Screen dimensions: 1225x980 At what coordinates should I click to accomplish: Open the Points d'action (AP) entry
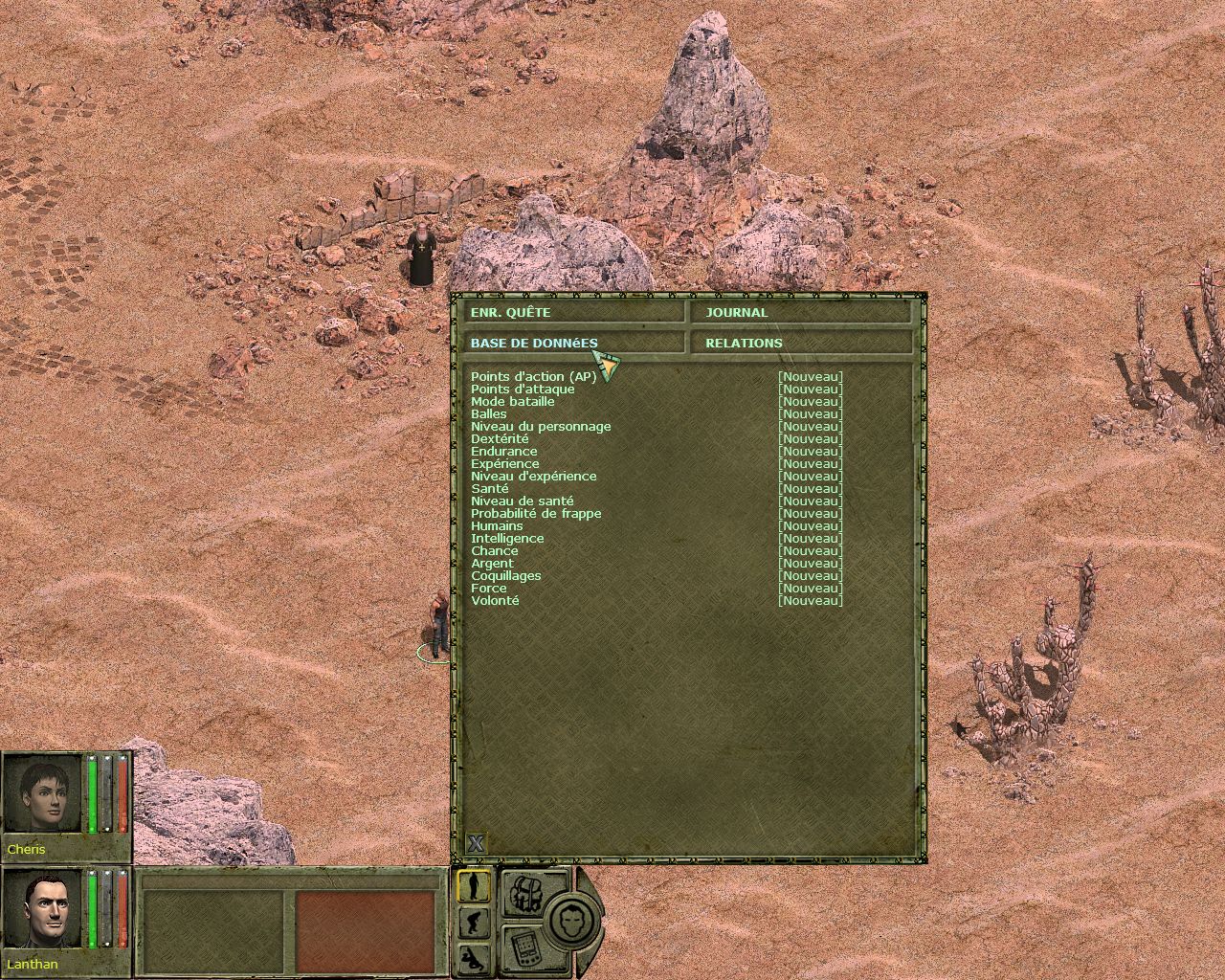pos(533,376)
